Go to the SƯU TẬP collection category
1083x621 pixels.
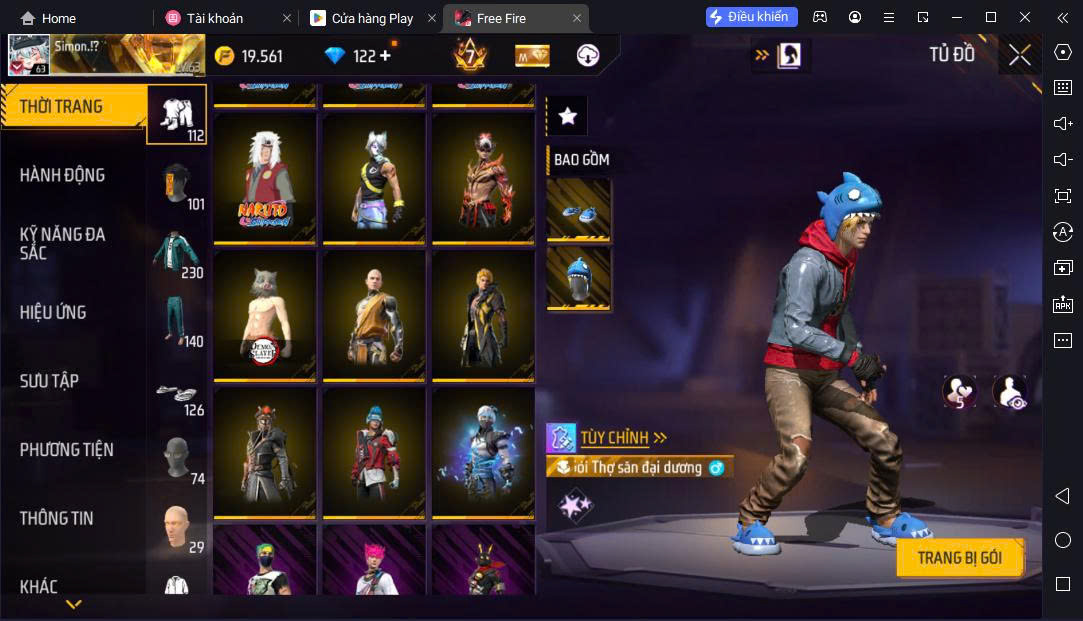coord(49,381)
